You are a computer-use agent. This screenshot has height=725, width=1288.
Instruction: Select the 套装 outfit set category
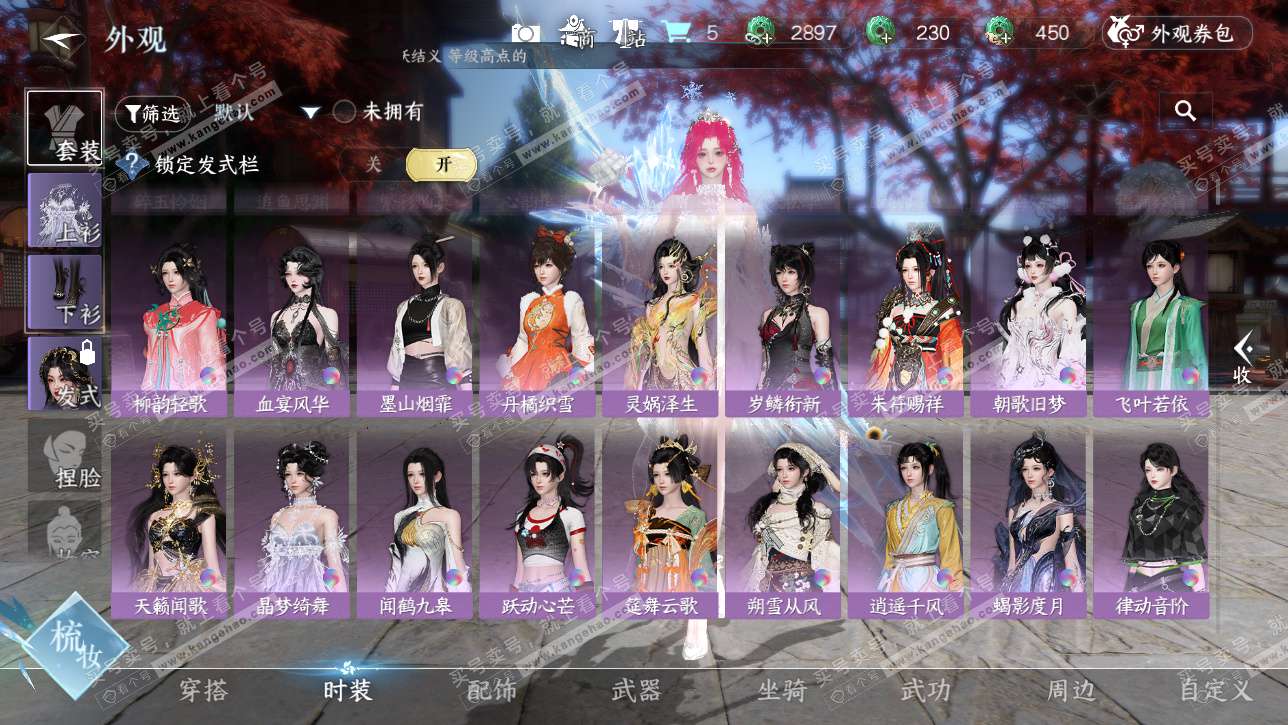click(65, 128)
